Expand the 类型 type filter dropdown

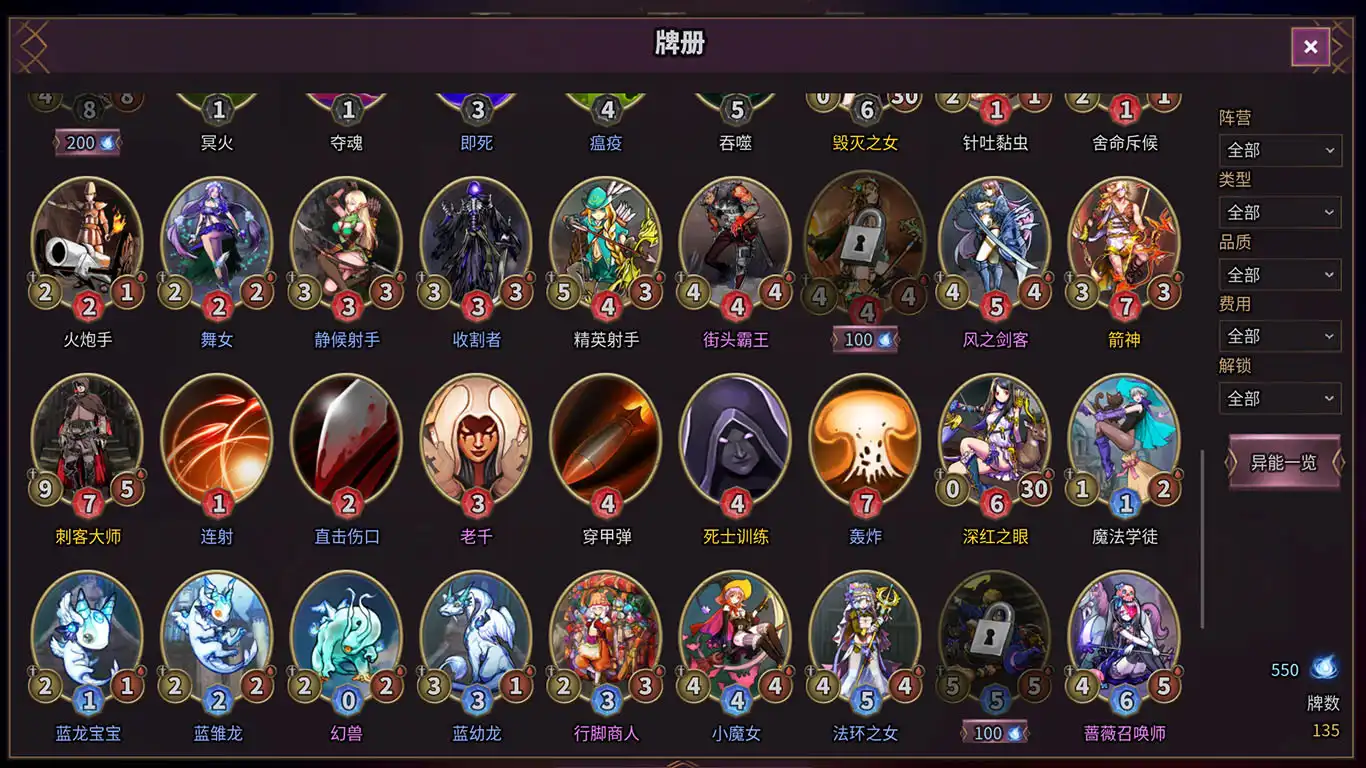click(1280, 212)
